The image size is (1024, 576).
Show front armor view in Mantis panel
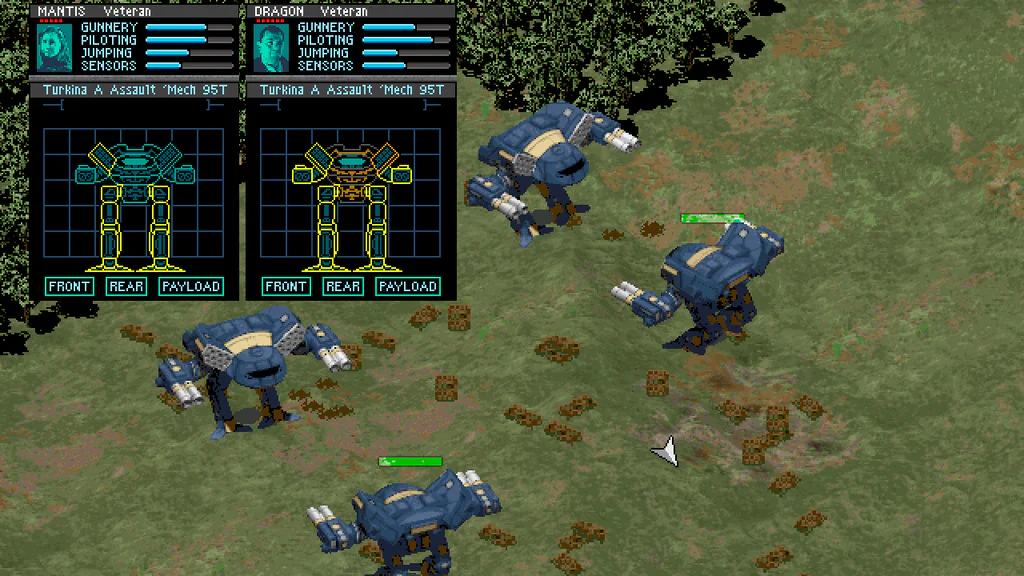(x=70, y=287)
